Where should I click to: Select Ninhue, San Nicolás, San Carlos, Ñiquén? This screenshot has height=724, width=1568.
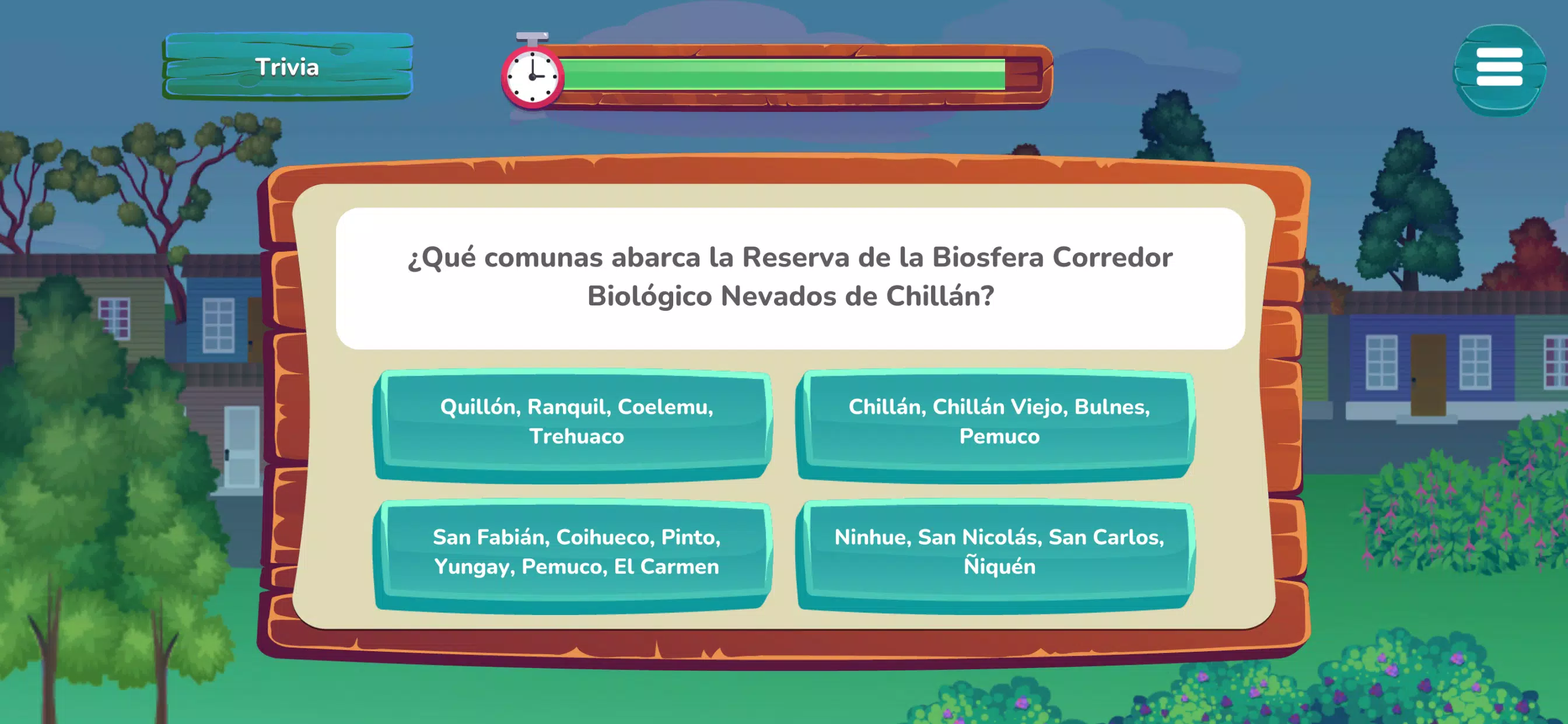point(998,553)
